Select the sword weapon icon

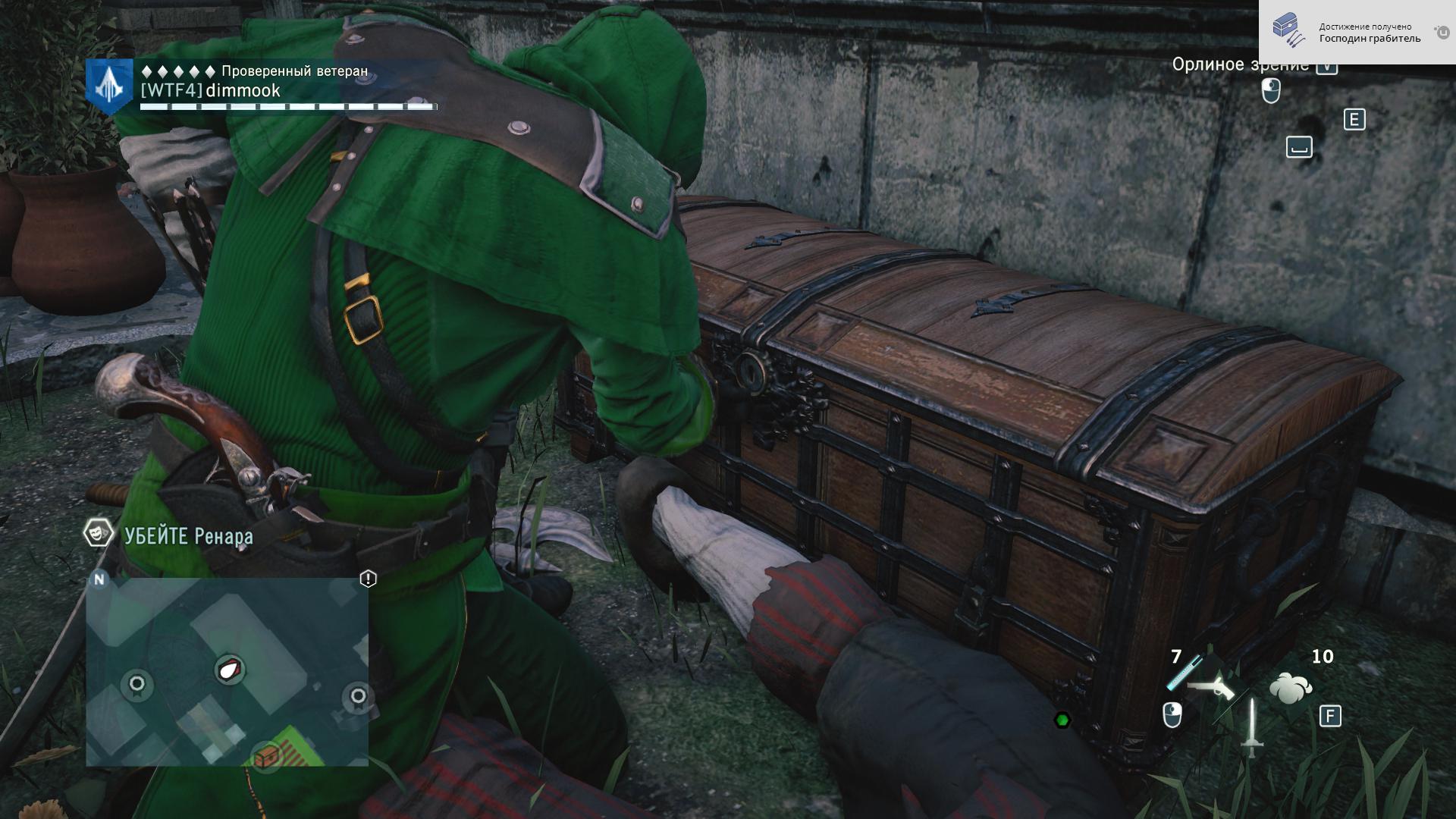(1251, 726)
